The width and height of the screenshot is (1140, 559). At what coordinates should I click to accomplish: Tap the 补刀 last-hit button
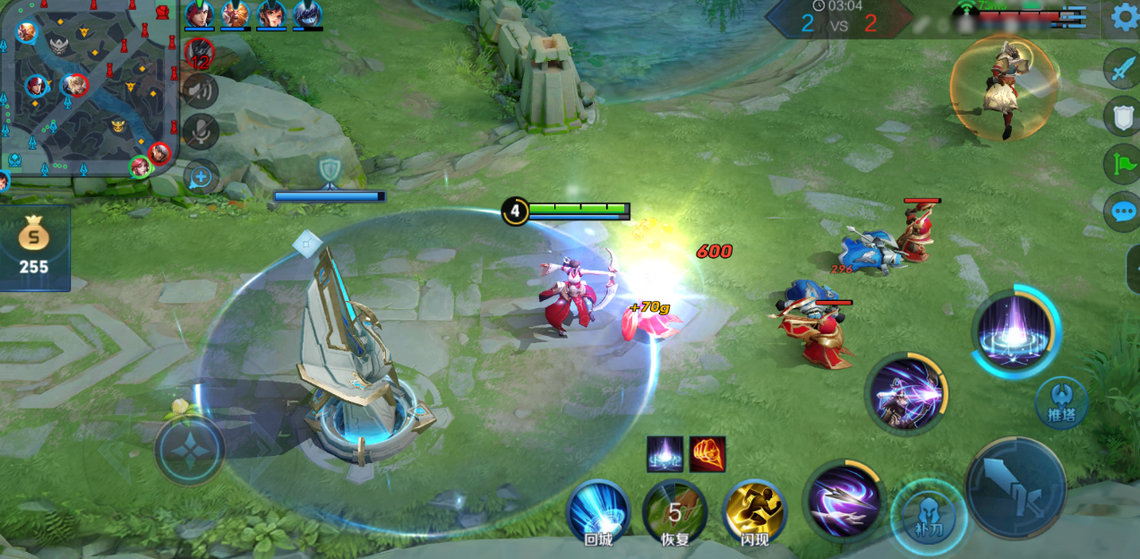click(x=927, y=517)
